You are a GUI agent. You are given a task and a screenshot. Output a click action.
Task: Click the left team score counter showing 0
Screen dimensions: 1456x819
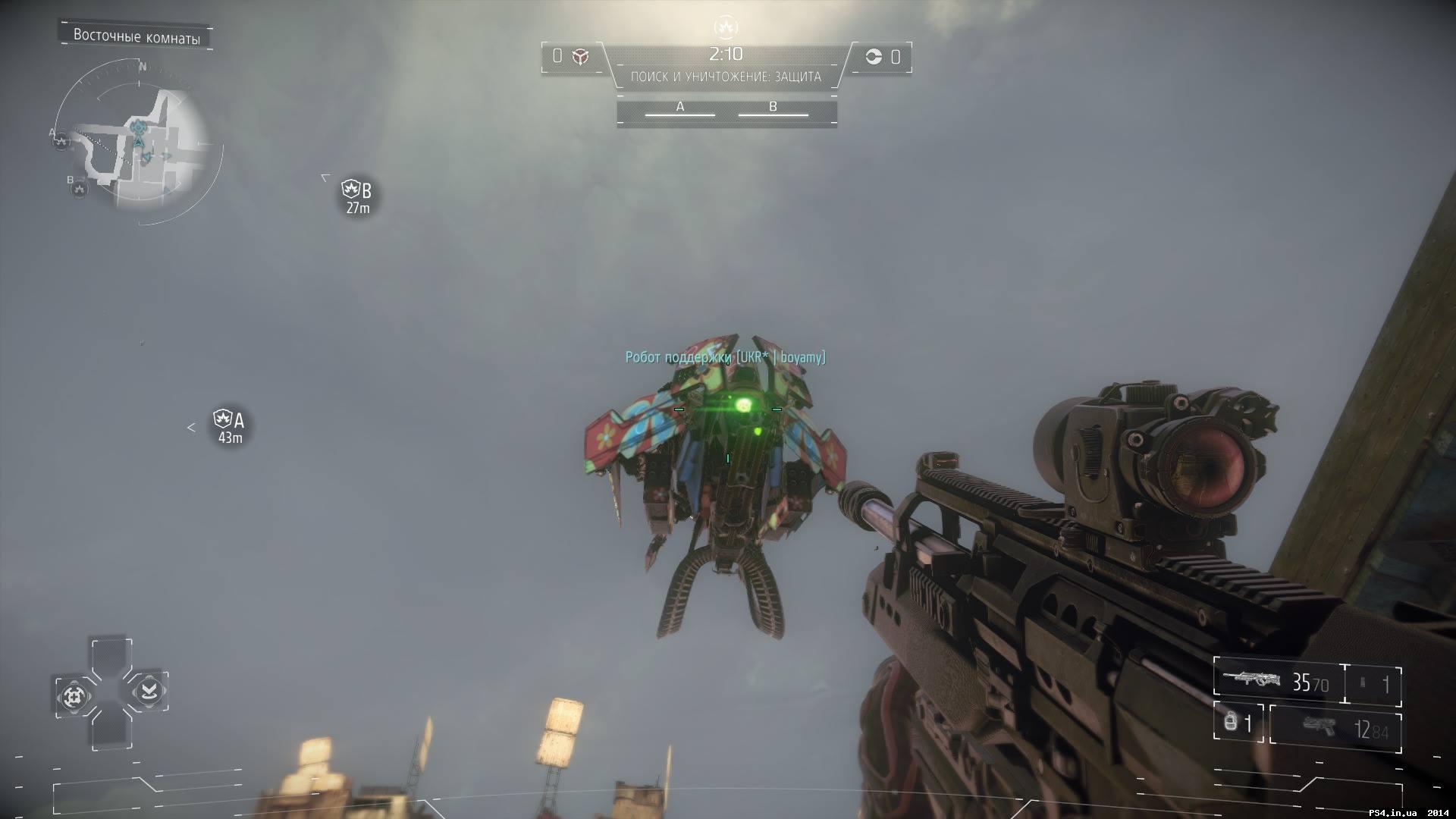pos(557,55)
